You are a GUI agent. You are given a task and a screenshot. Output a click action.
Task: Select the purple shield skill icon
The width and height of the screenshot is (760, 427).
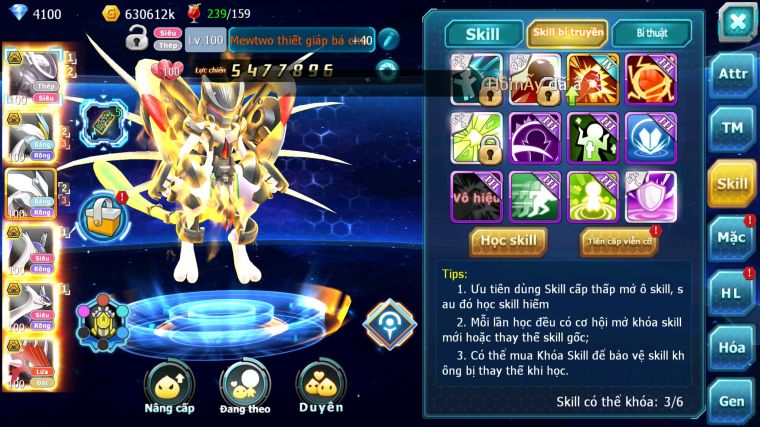[x=651, y=196]
